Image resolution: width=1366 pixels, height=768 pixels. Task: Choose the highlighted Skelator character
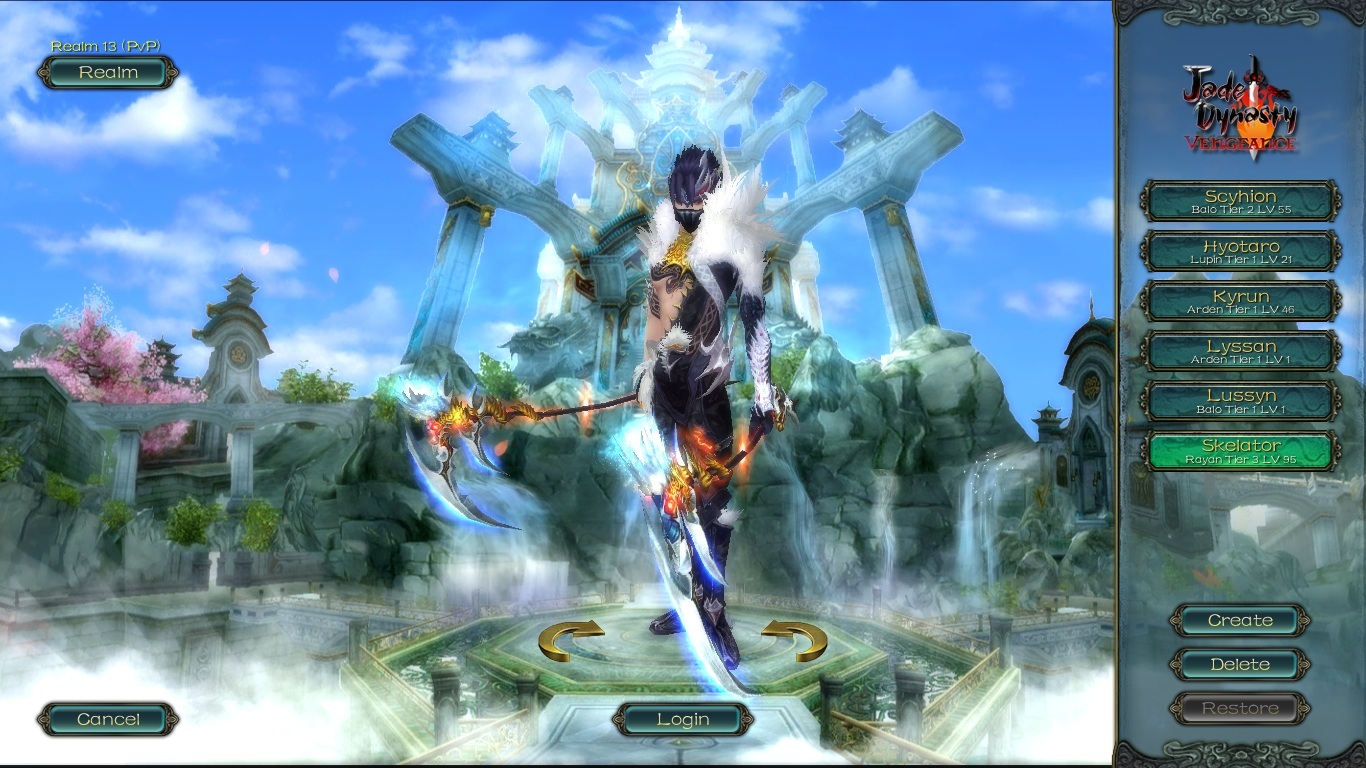pos(1240,451)
